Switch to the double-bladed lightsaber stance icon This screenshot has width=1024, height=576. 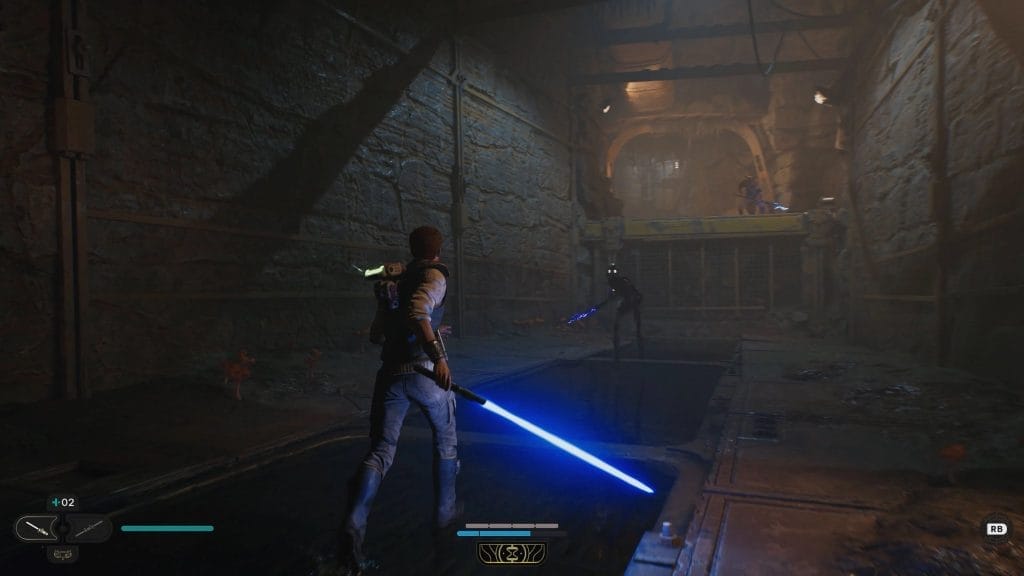click(x=88, y=527)
